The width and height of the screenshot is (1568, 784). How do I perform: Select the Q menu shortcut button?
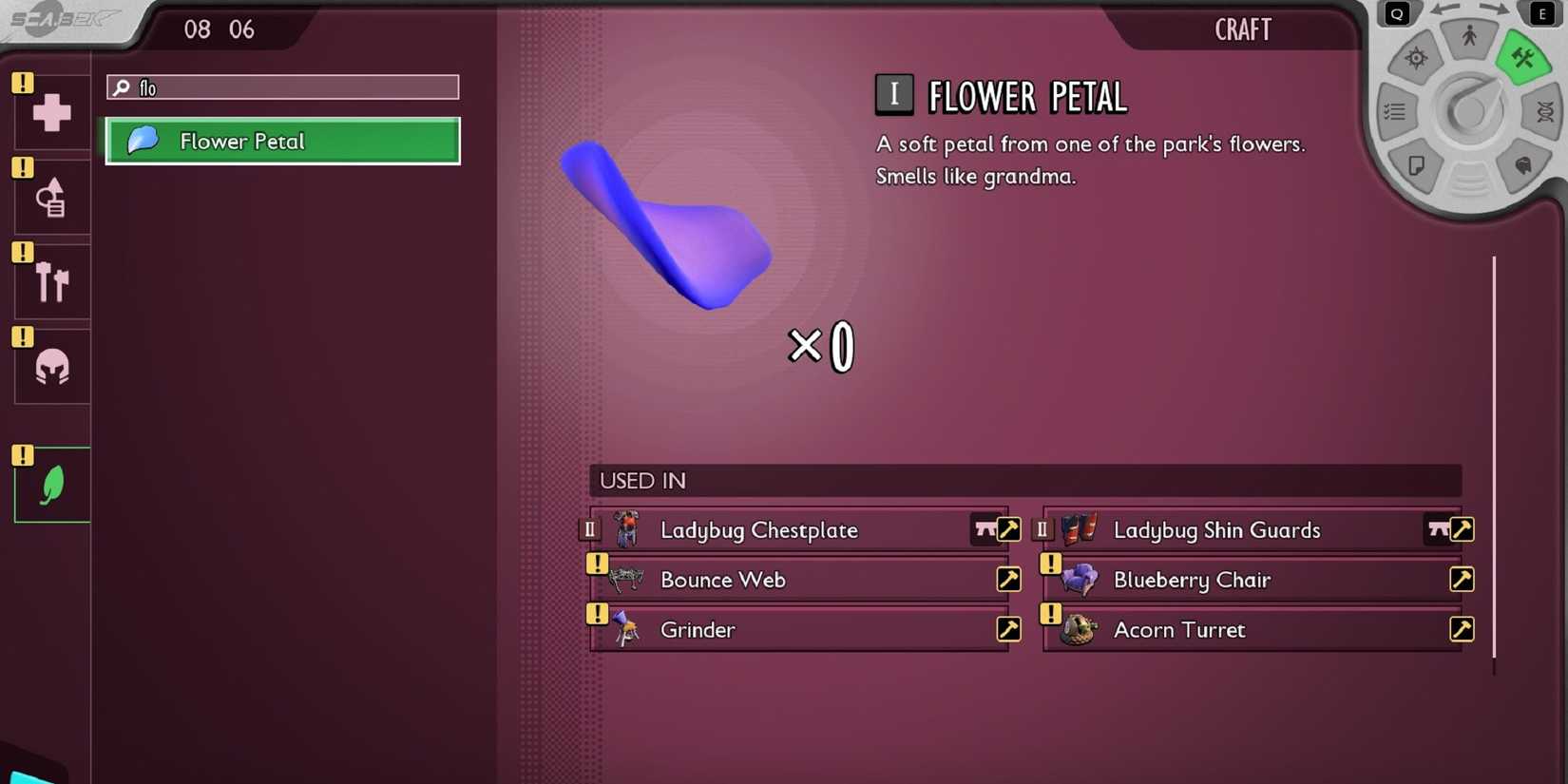(1396, 13)
